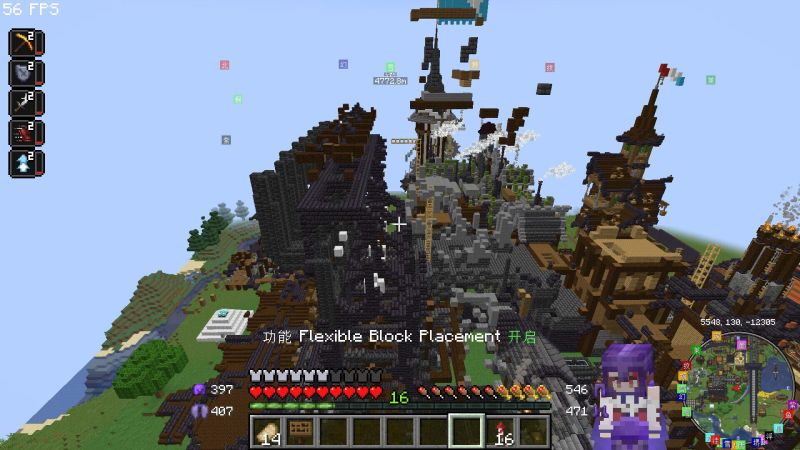This screenshot has height=450, width=800.
Task: Choose the highlighted empty hotbar slot
Action: 466,431
